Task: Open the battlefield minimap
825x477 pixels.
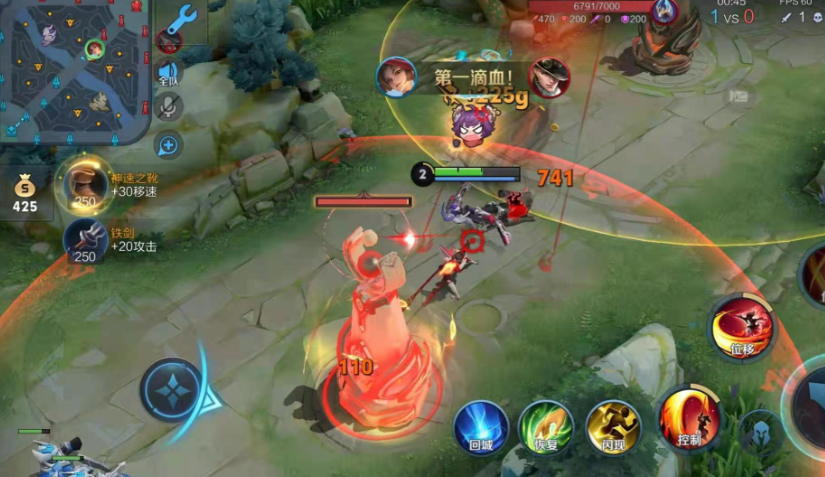Action: click(x=75, y=68)
